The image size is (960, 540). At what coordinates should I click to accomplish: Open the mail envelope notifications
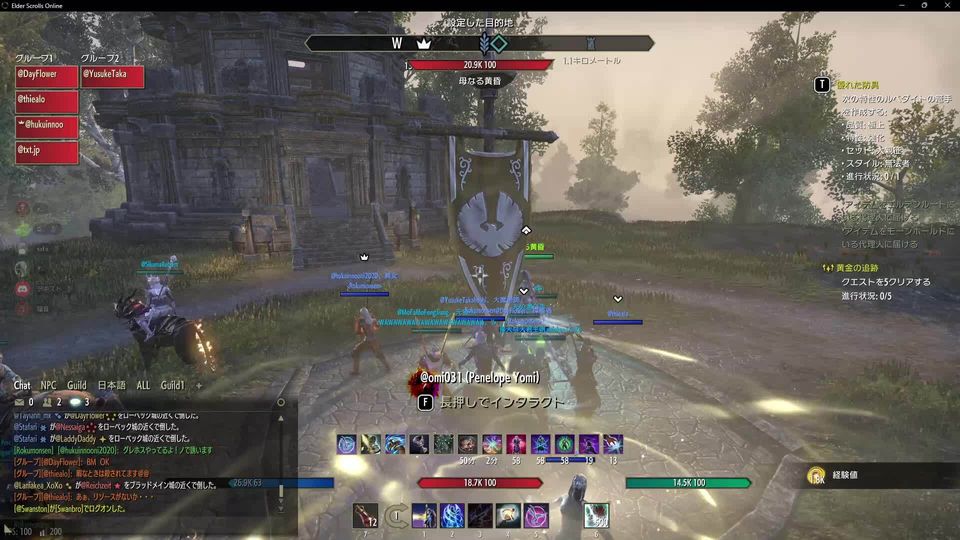coord(19,402)
